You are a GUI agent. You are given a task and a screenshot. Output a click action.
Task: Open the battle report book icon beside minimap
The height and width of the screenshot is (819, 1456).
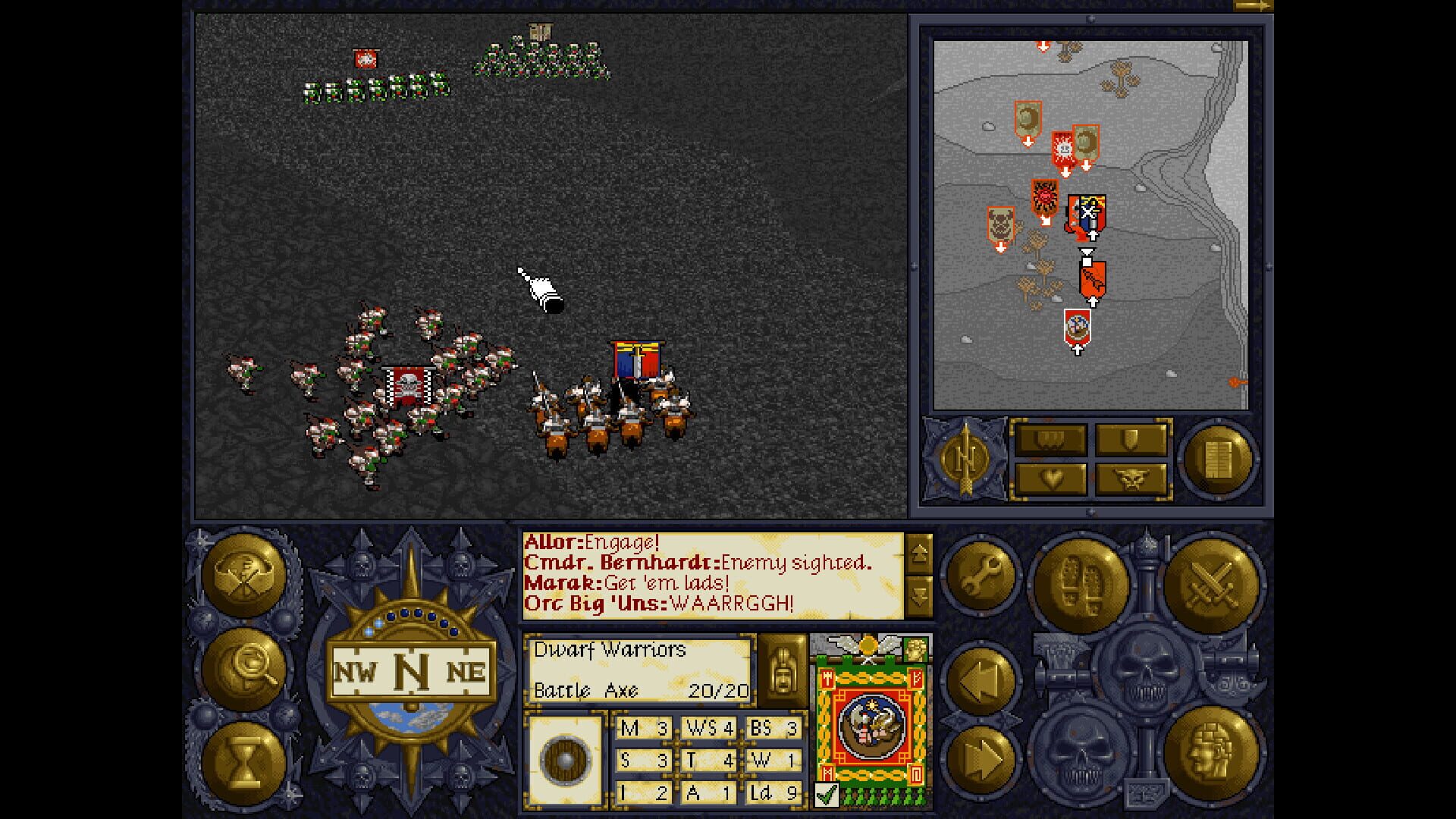(x=1219, y=455)
